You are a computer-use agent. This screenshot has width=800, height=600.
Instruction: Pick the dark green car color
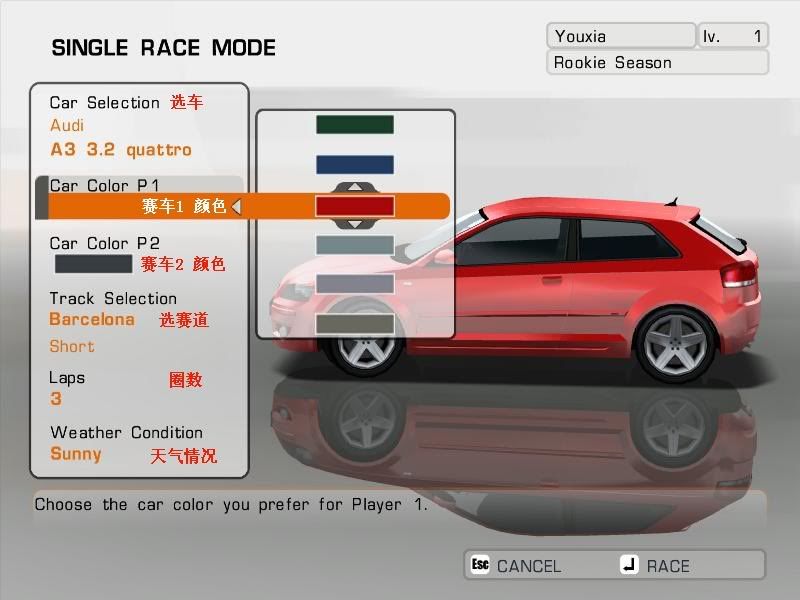(355, 125)
